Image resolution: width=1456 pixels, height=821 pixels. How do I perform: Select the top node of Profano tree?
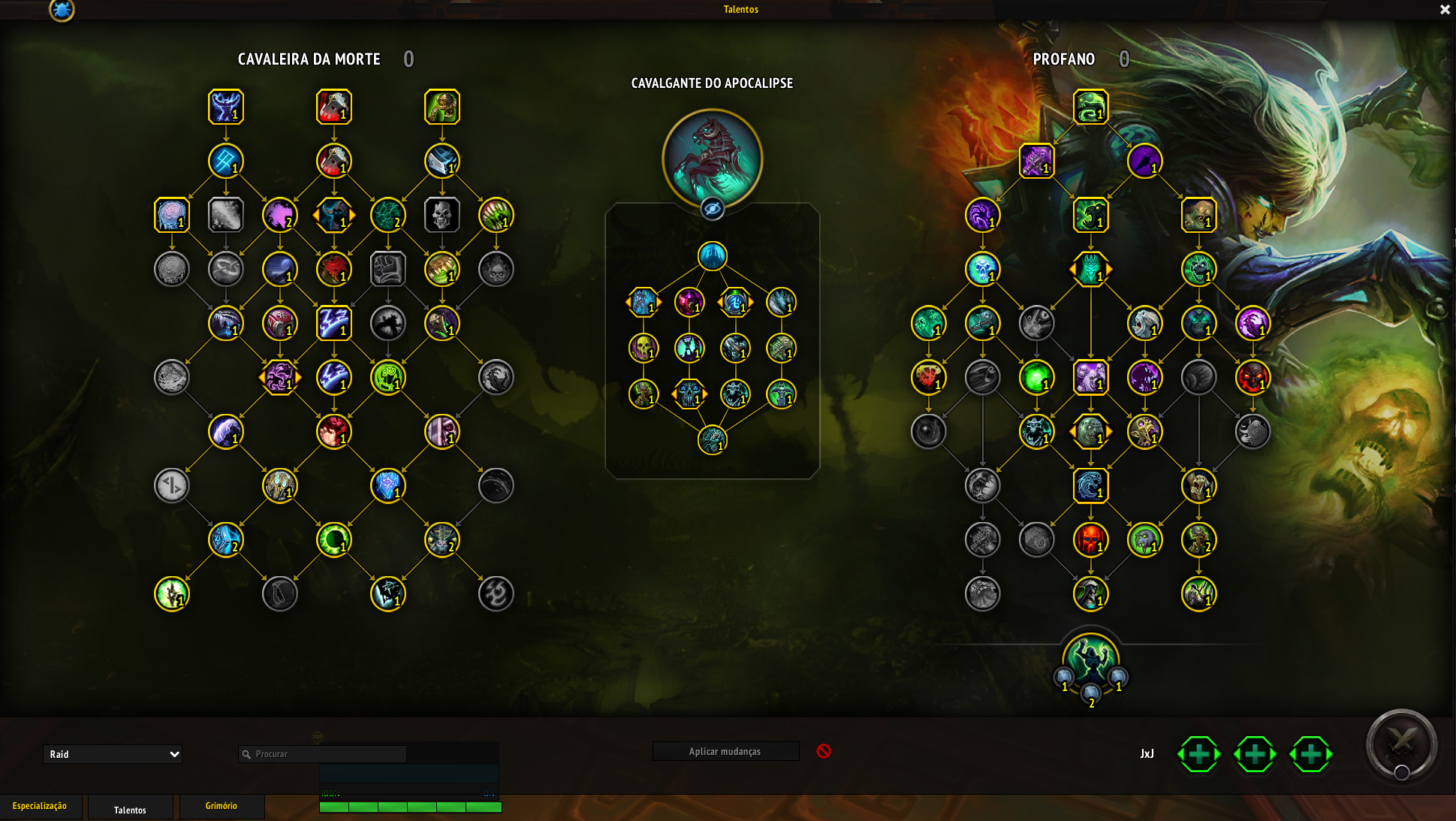(1090, 107)
